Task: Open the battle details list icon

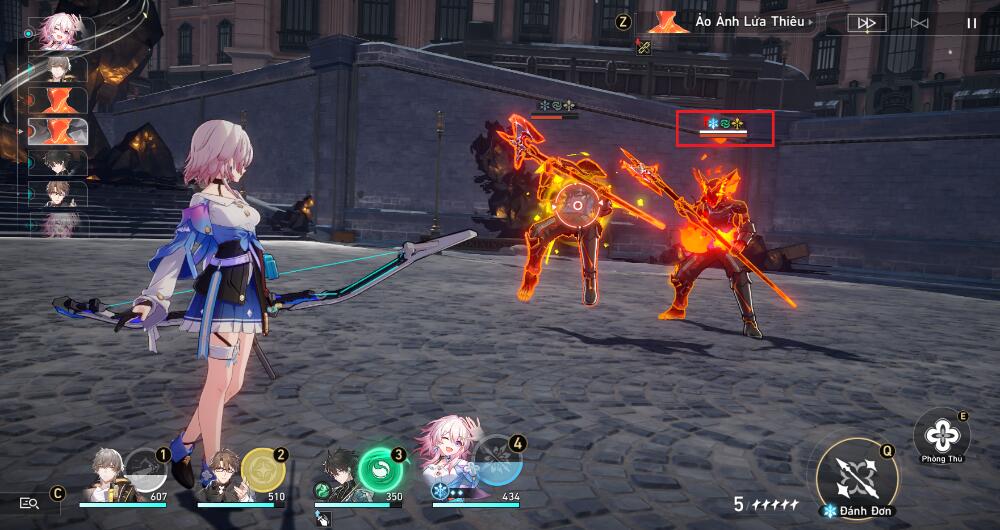Action: click(29, 503)
